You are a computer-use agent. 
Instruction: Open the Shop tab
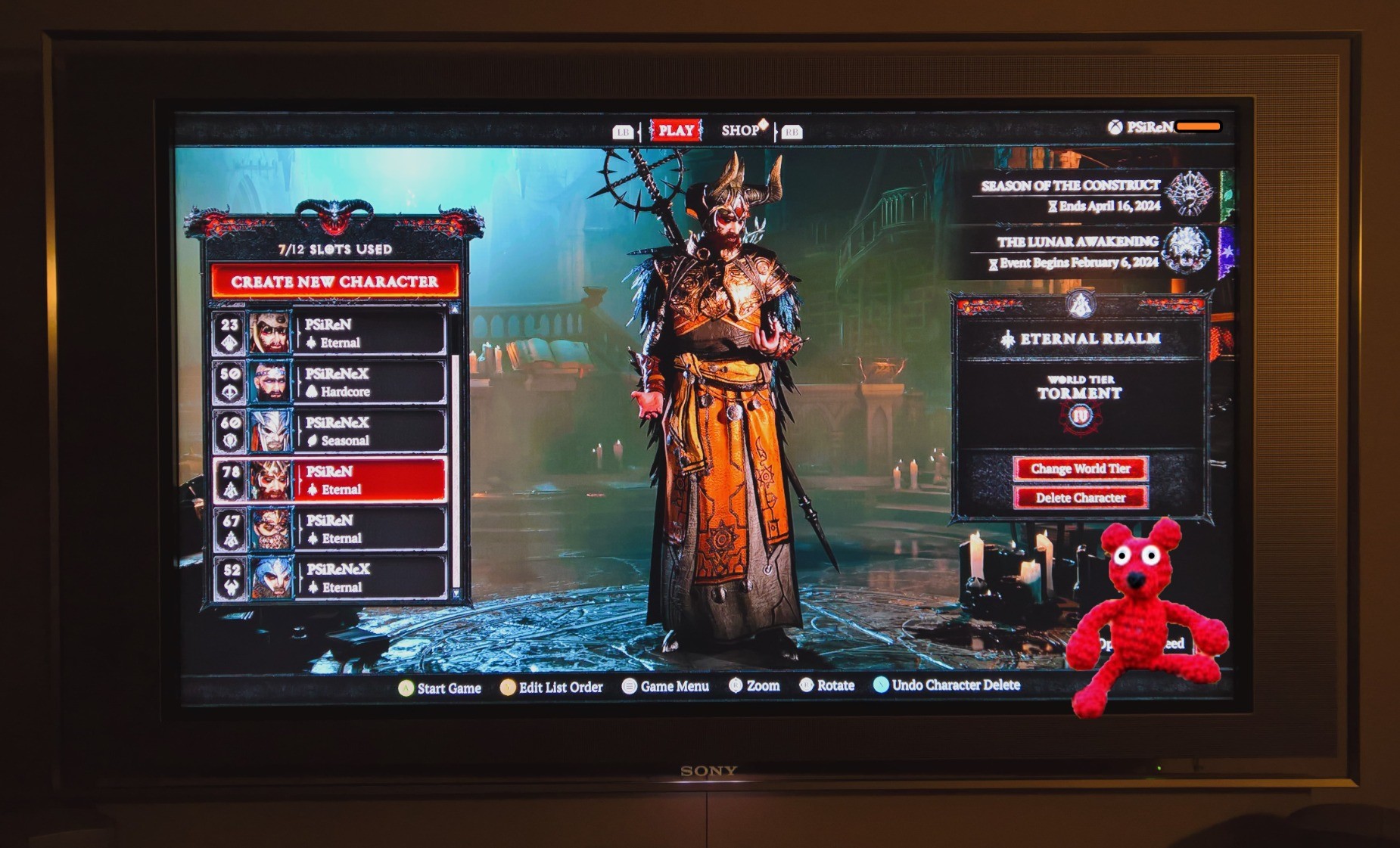pyautogui.click(x=741, y=130)
